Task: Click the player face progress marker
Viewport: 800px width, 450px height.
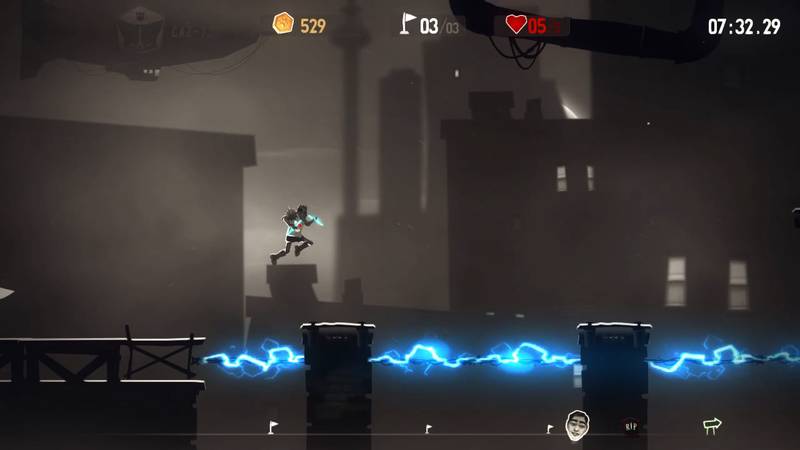Action: (x=578, y=423)
